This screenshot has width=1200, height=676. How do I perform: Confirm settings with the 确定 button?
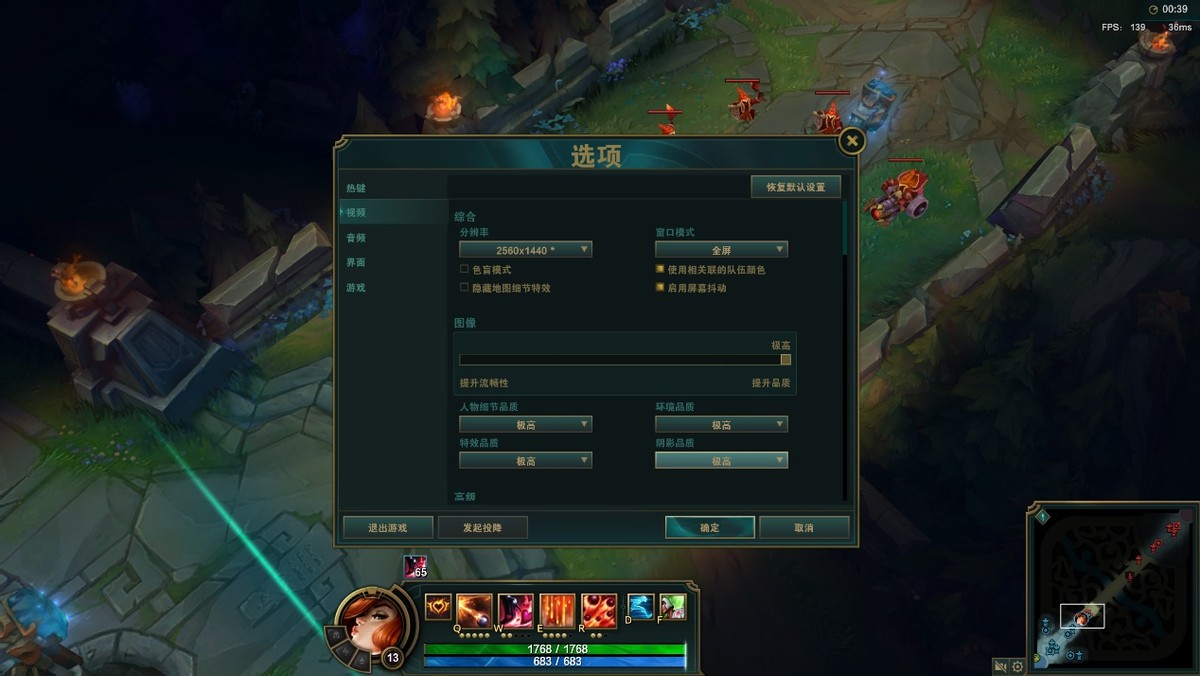pyautogui.click(x=710, y=527)
